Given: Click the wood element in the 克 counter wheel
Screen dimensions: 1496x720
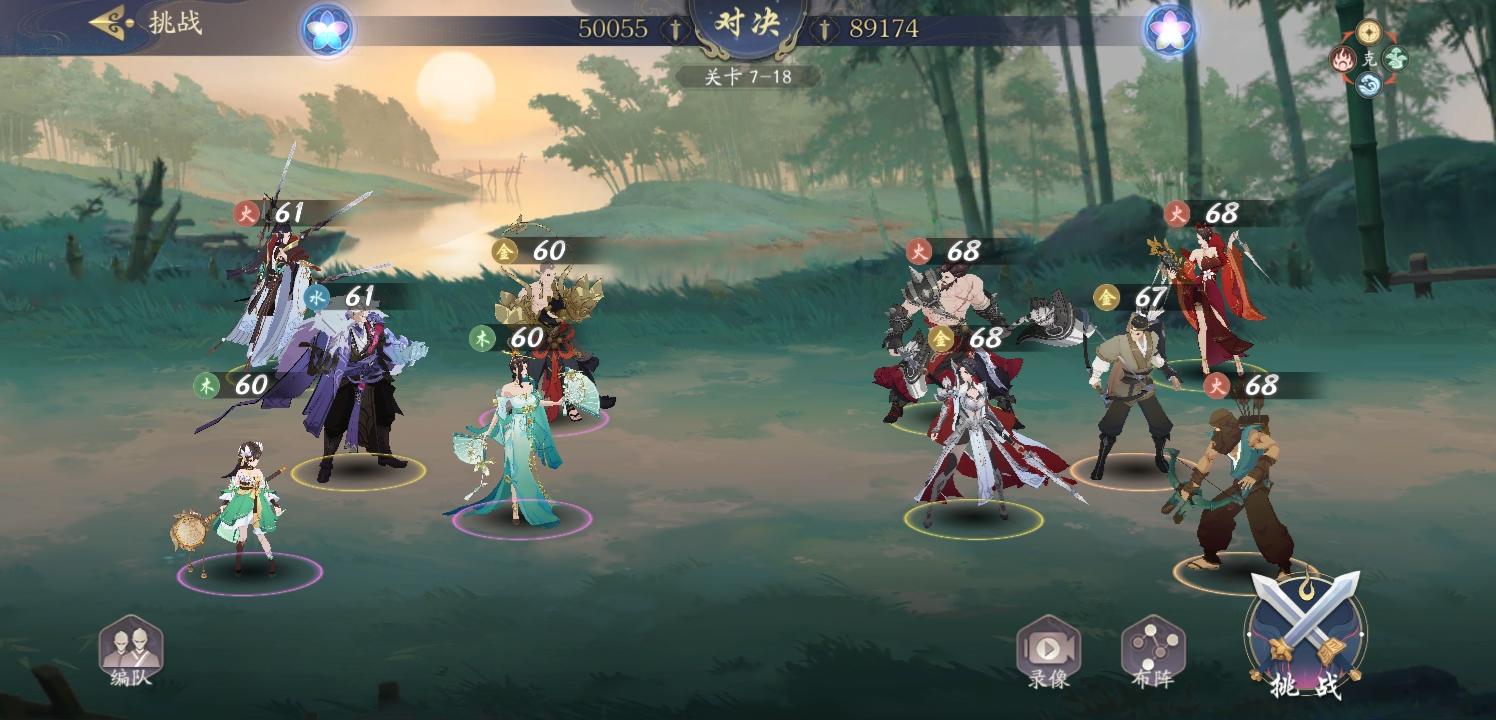Looking at the screenshot, I should tap(1394, 57).
